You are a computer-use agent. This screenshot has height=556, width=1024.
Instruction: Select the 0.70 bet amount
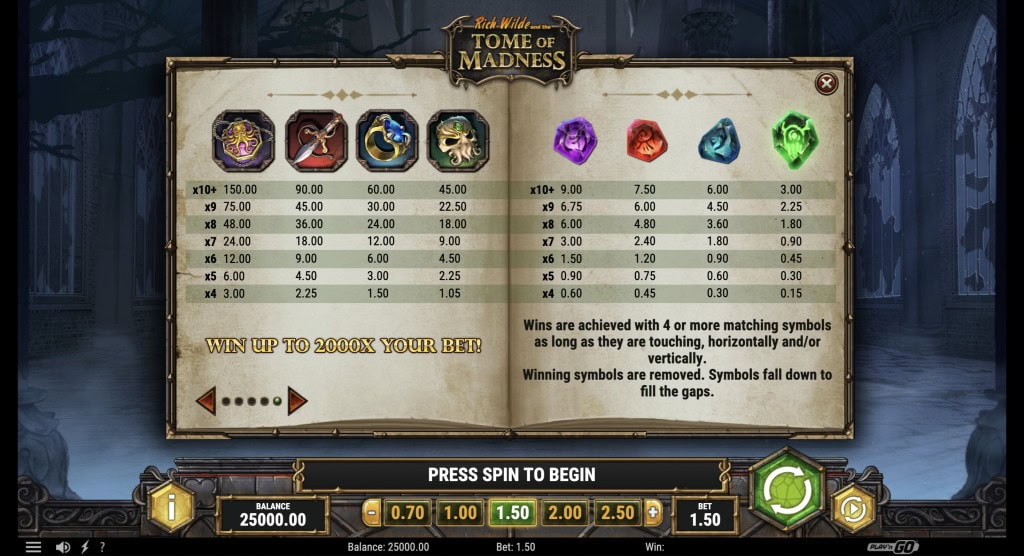(409, 513)
